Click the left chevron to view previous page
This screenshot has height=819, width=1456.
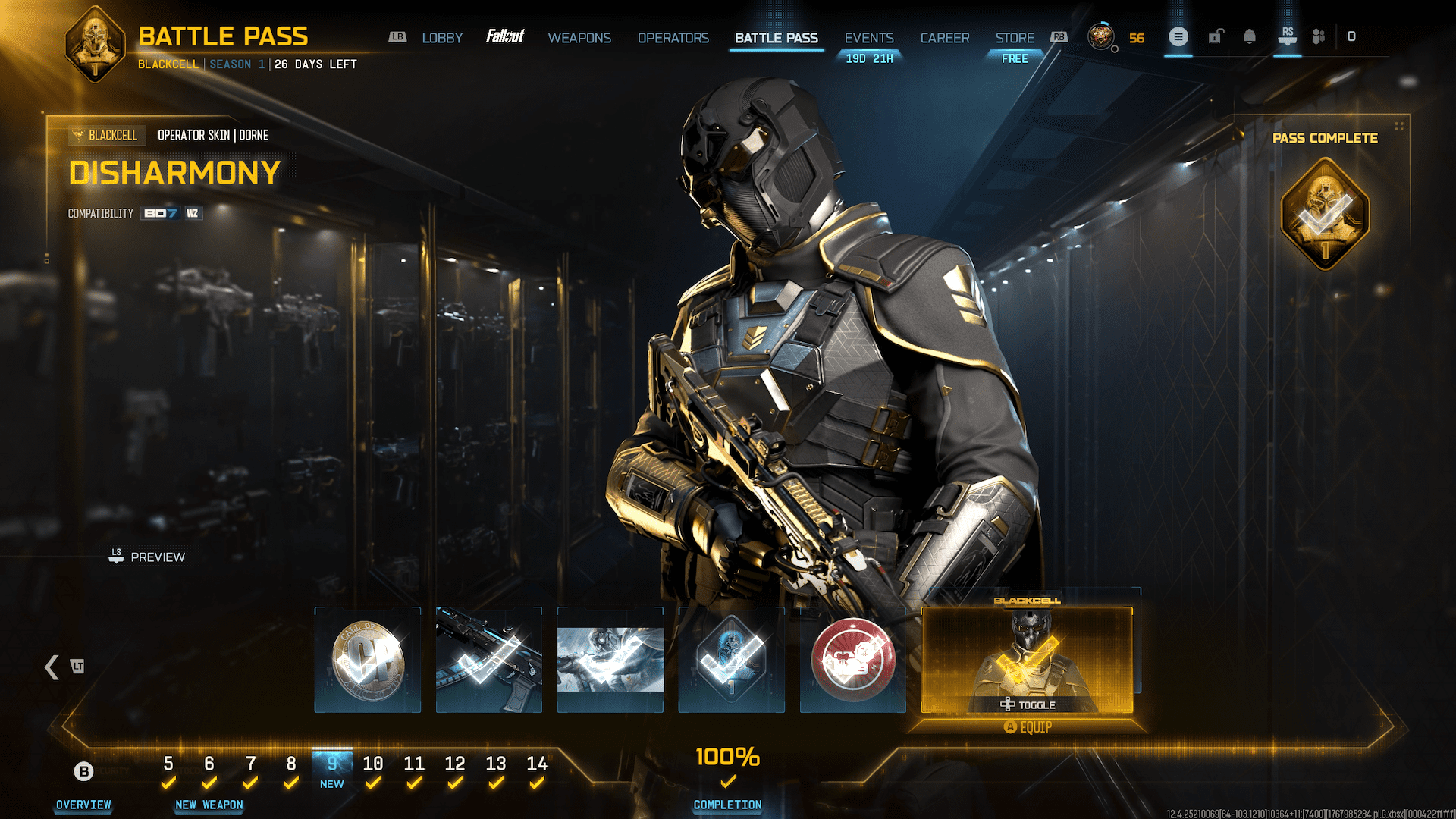click(x=52, y=667)
